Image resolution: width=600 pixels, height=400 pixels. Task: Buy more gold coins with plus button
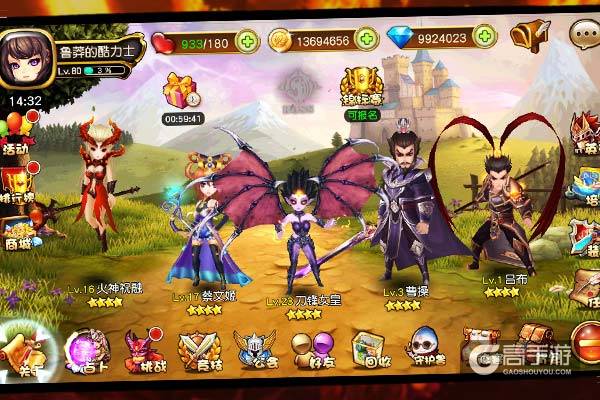coord(368,40)
